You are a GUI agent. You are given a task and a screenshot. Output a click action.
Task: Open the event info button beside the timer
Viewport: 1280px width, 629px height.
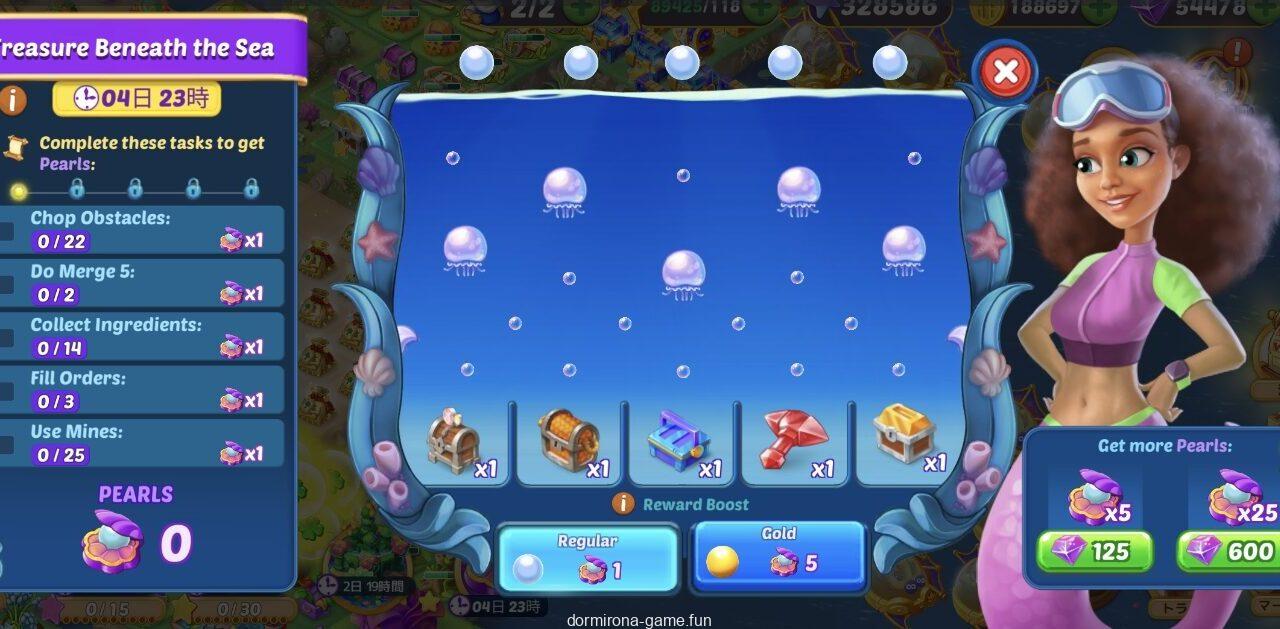13,99
